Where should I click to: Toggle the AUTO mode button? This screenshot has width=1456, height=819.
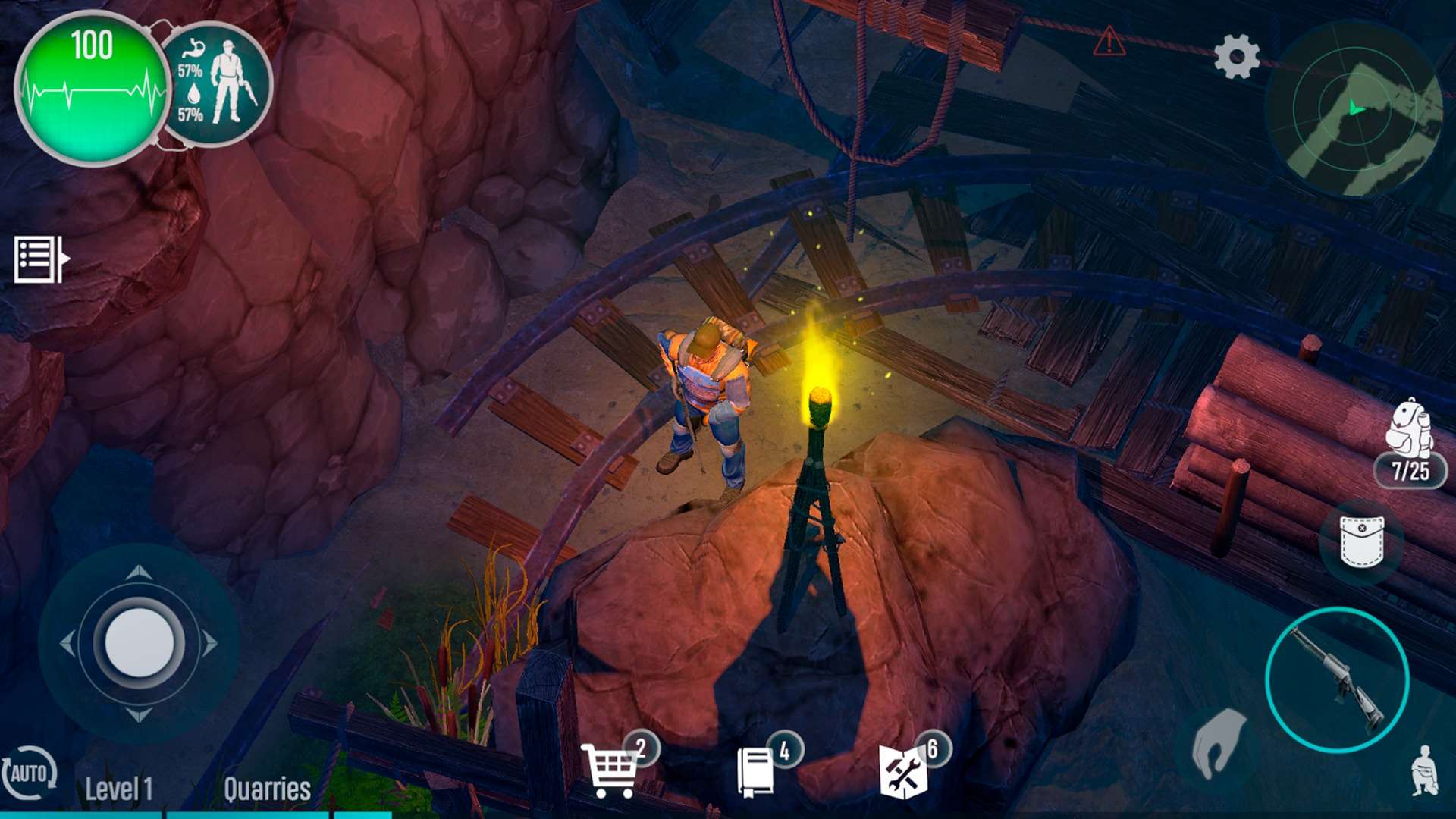[29, 773]
